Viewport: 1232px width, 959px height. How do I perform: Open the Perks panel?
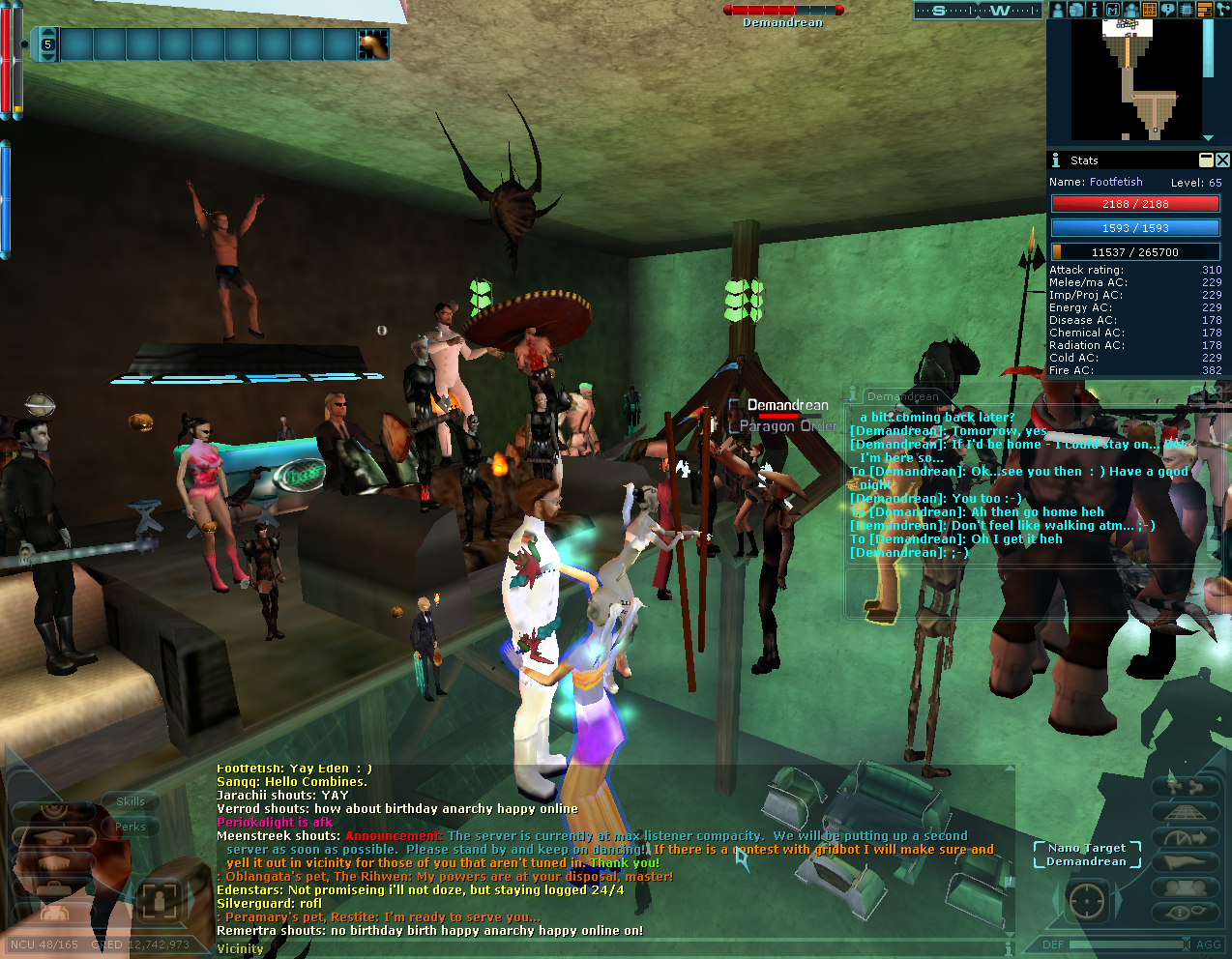[x=131, y=827]
